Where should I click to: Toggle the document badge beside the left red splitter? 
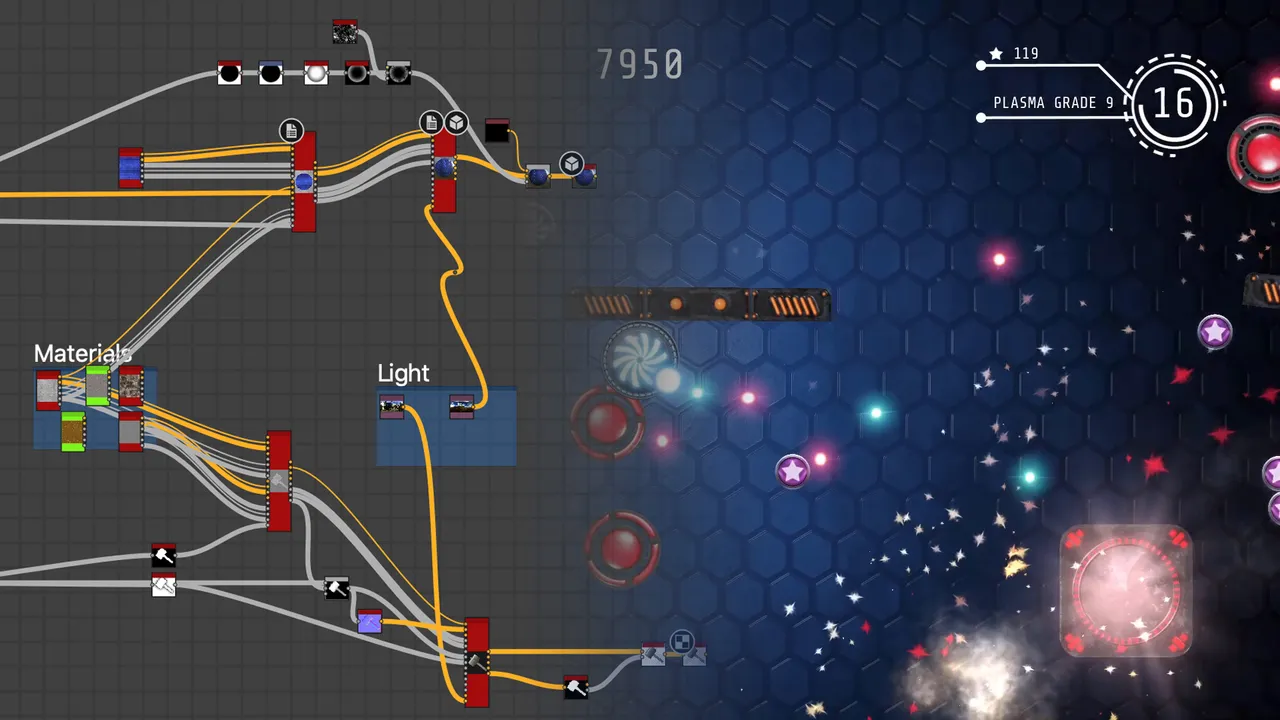point(290,130)
